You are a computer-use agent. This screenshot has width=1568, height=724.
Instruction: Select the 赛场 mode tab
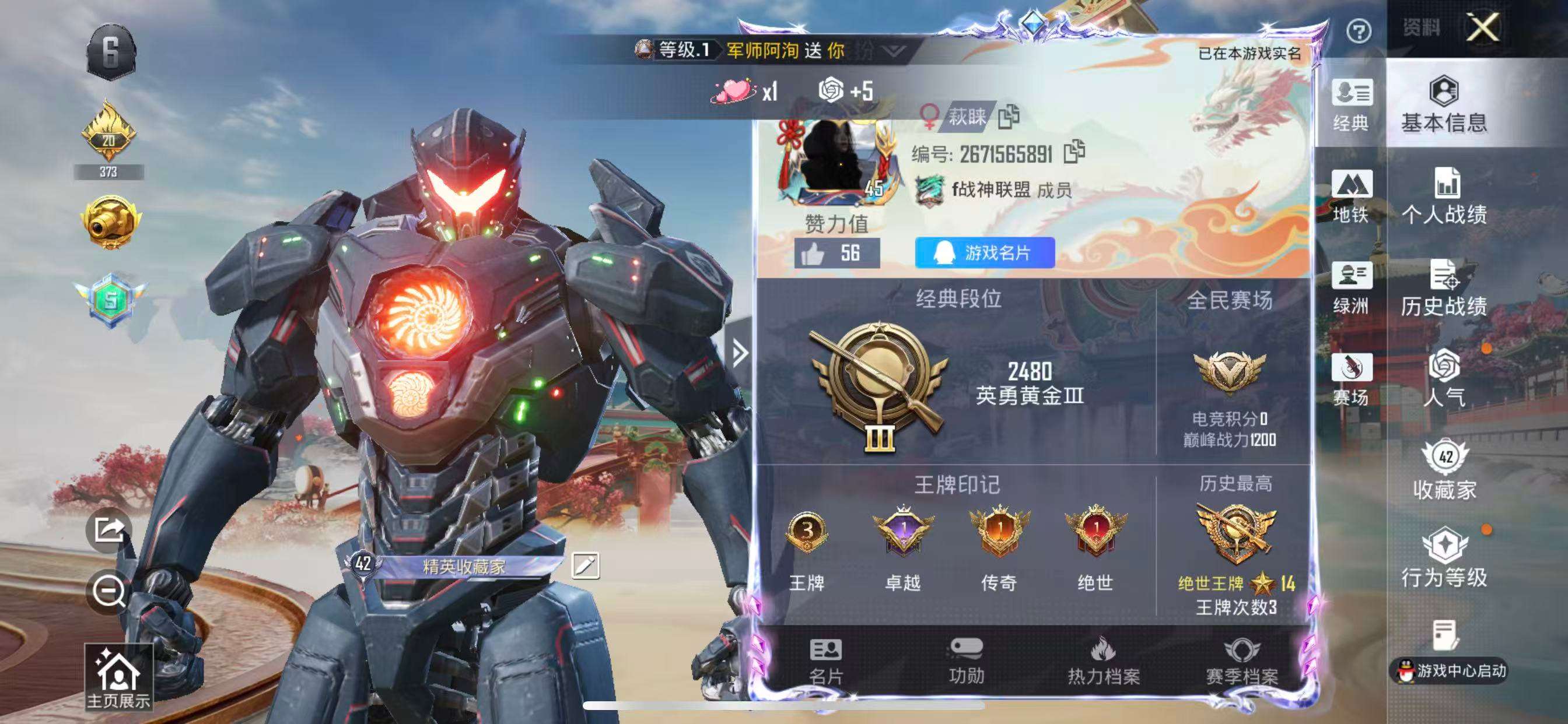point(1350,378)
